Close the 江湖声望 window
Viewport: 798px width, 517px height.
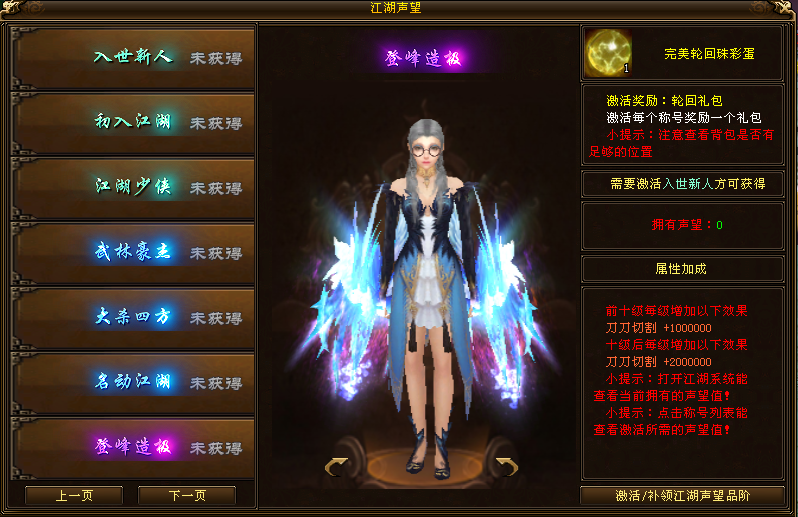(786, 8)
